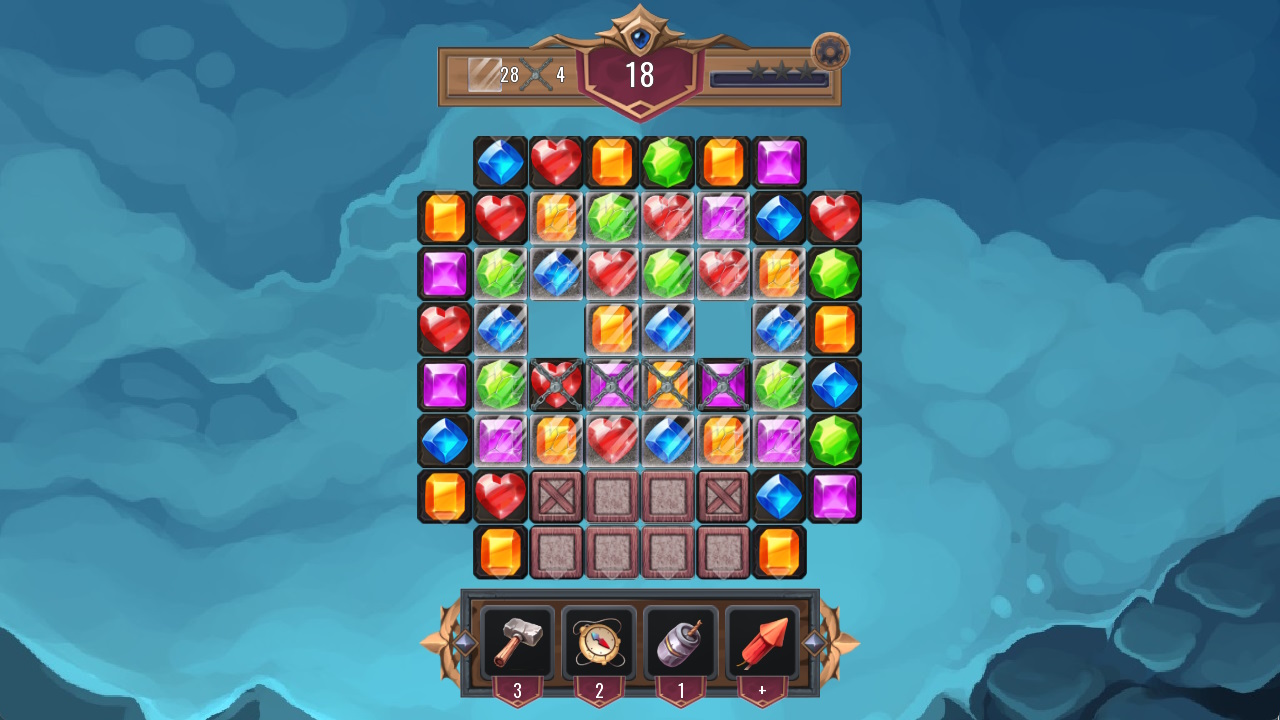This screenshot has width=1280, height=720.
Task: Select the blue gem in the top row
Action: coord(501,162)
